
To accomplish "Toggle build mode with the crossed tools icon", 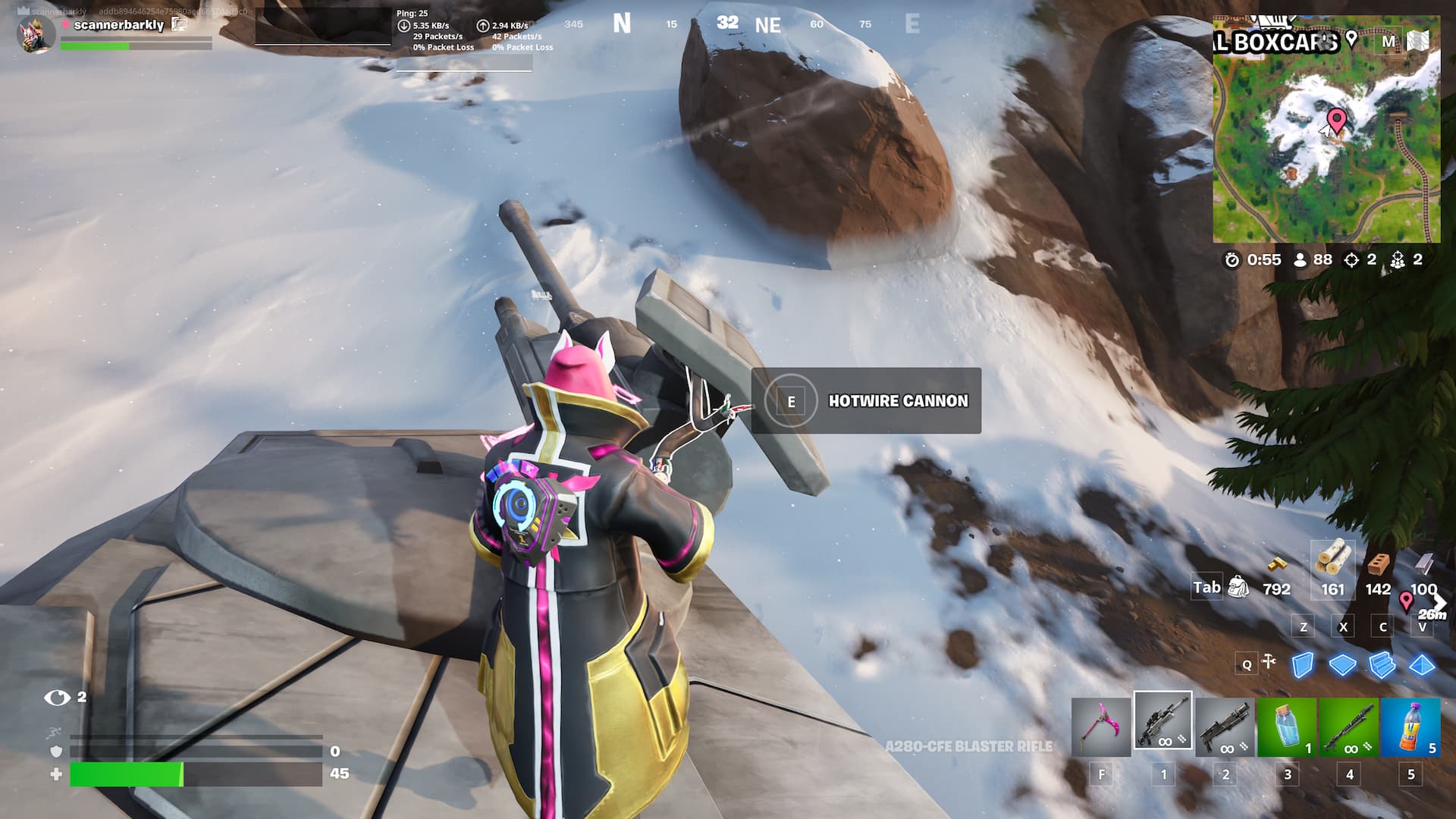I will click(1268, 663).
